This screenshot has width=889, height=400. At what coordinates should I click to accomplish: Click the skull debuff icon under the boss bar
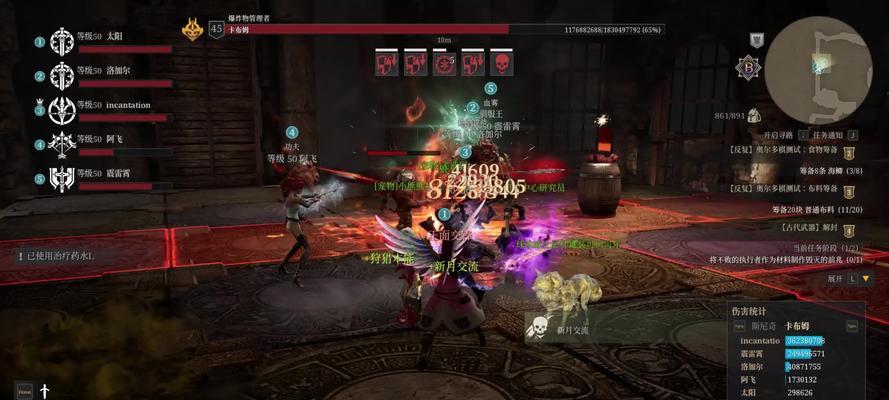coord(501,64)
